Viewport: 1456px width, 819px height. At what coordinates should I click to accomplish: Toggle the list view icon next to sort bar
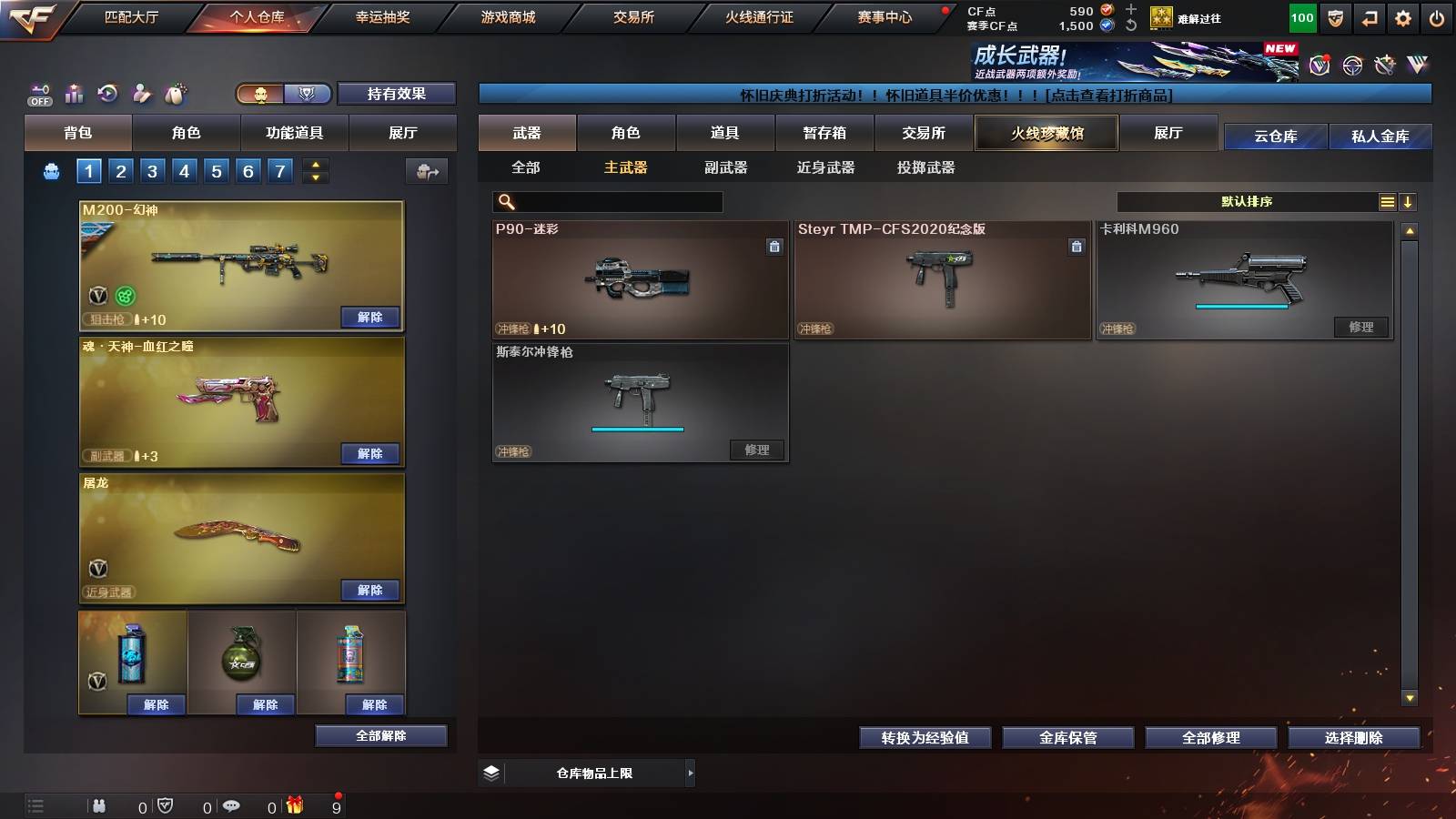[1387, 201]
